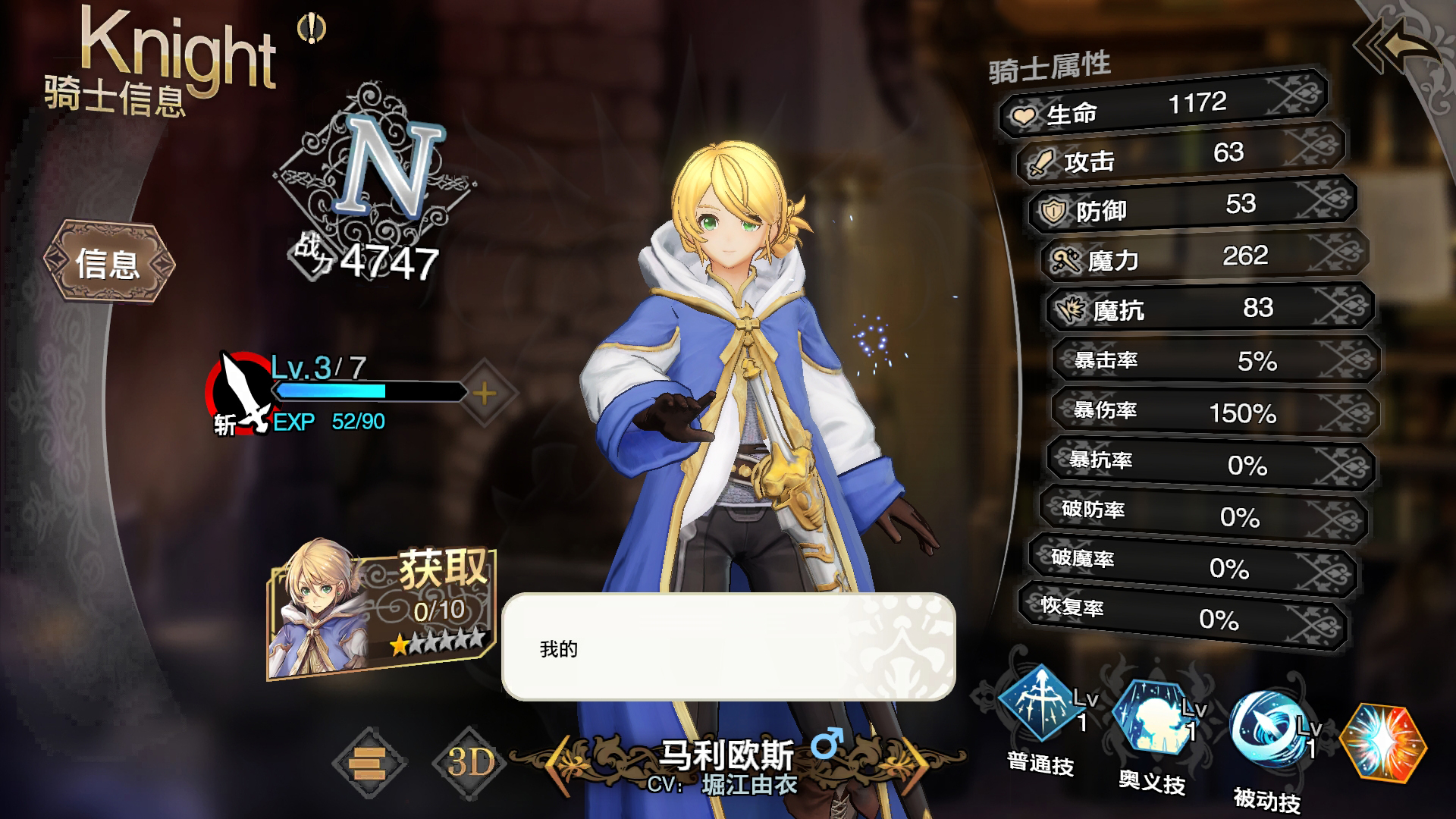This screenshot has height=819, width=1456.
Task: Select the orange hexagon skill icon
Action: tap(1382, 743)
